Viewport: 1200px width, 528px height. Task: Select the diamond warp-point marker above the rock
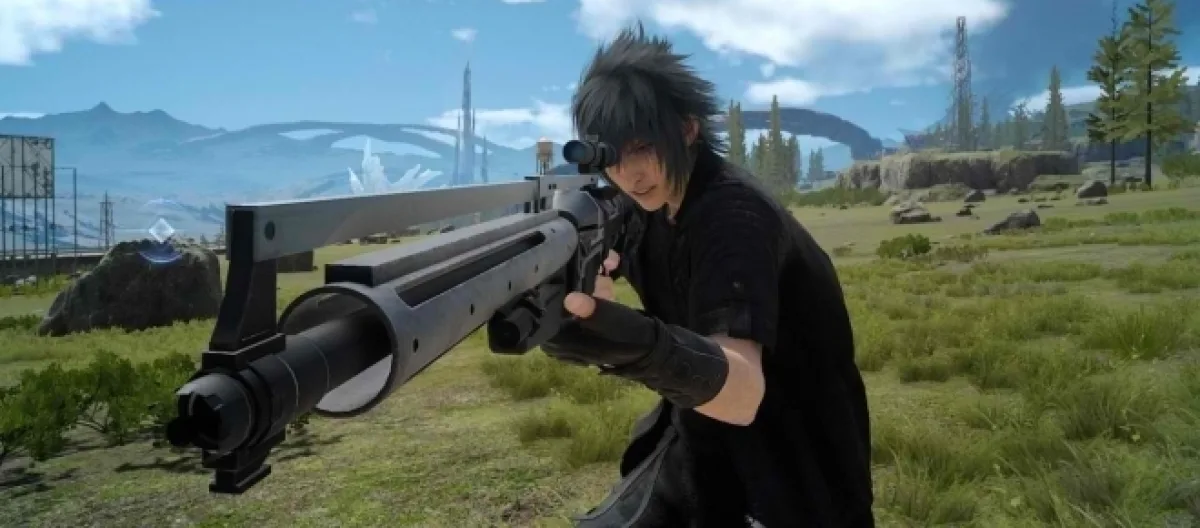pyautogui.click(x=160, y=233)
